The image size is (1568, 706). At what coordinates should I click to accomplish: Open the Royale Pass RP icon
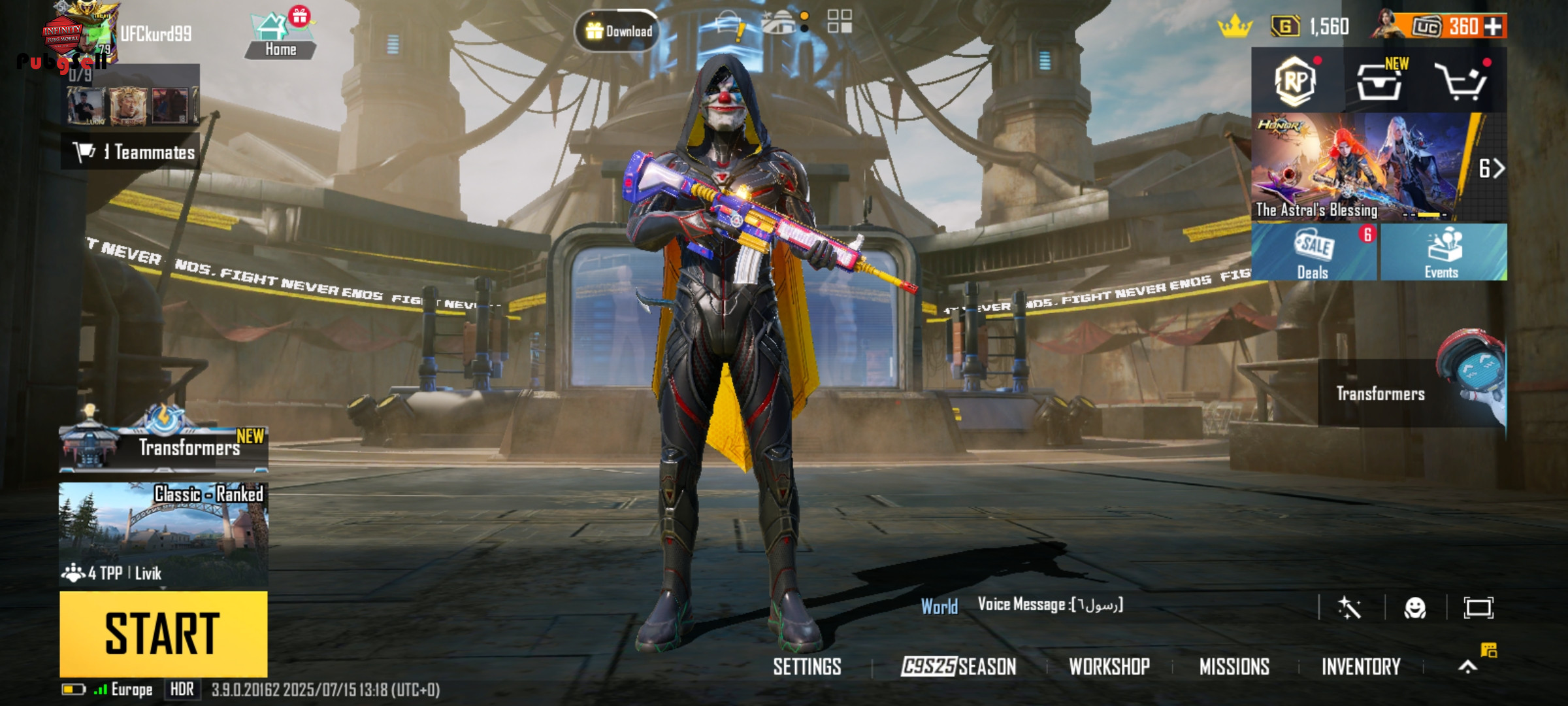(x=1296, y=80)
